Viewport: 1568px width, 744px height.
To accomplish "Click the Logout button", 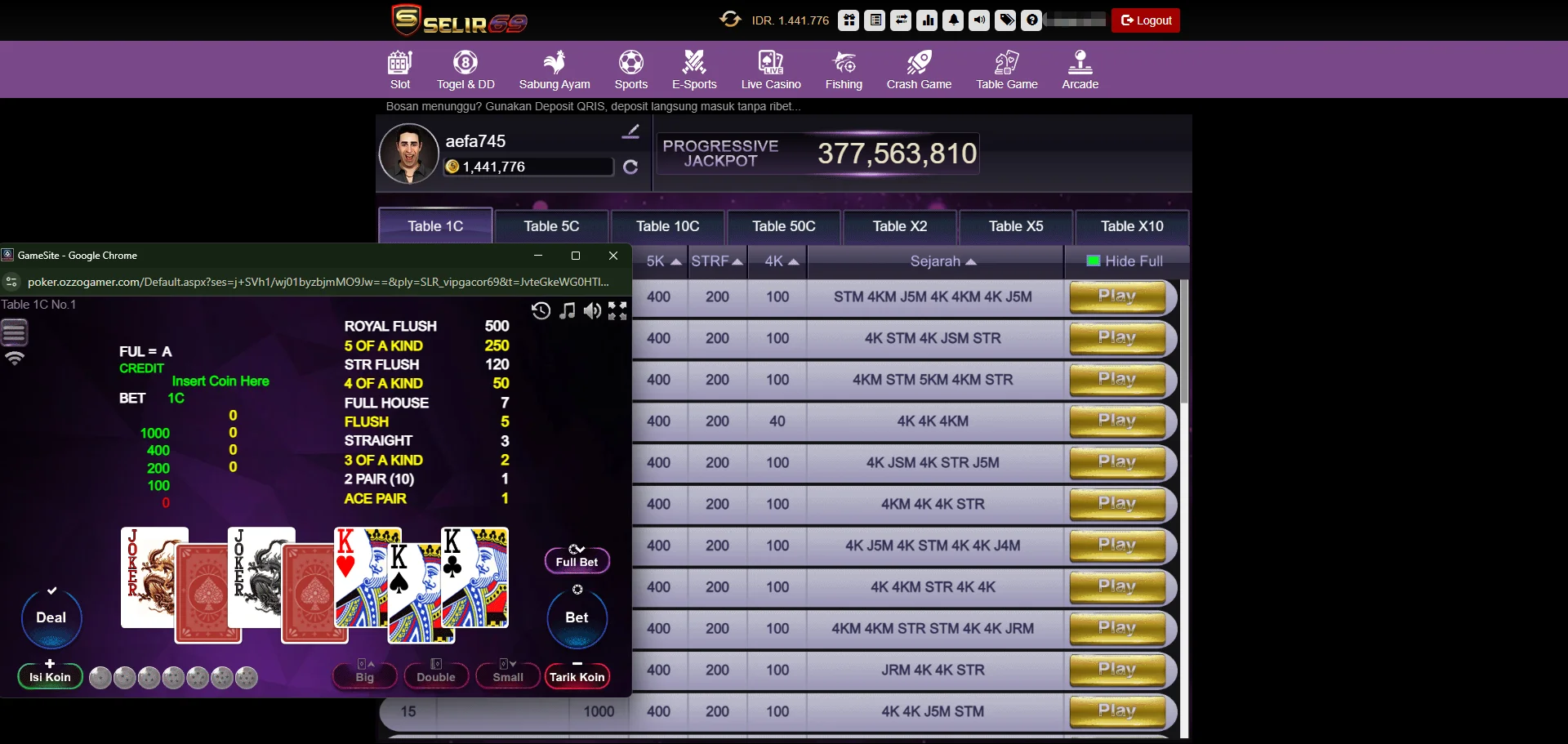I will (1145, 20).
